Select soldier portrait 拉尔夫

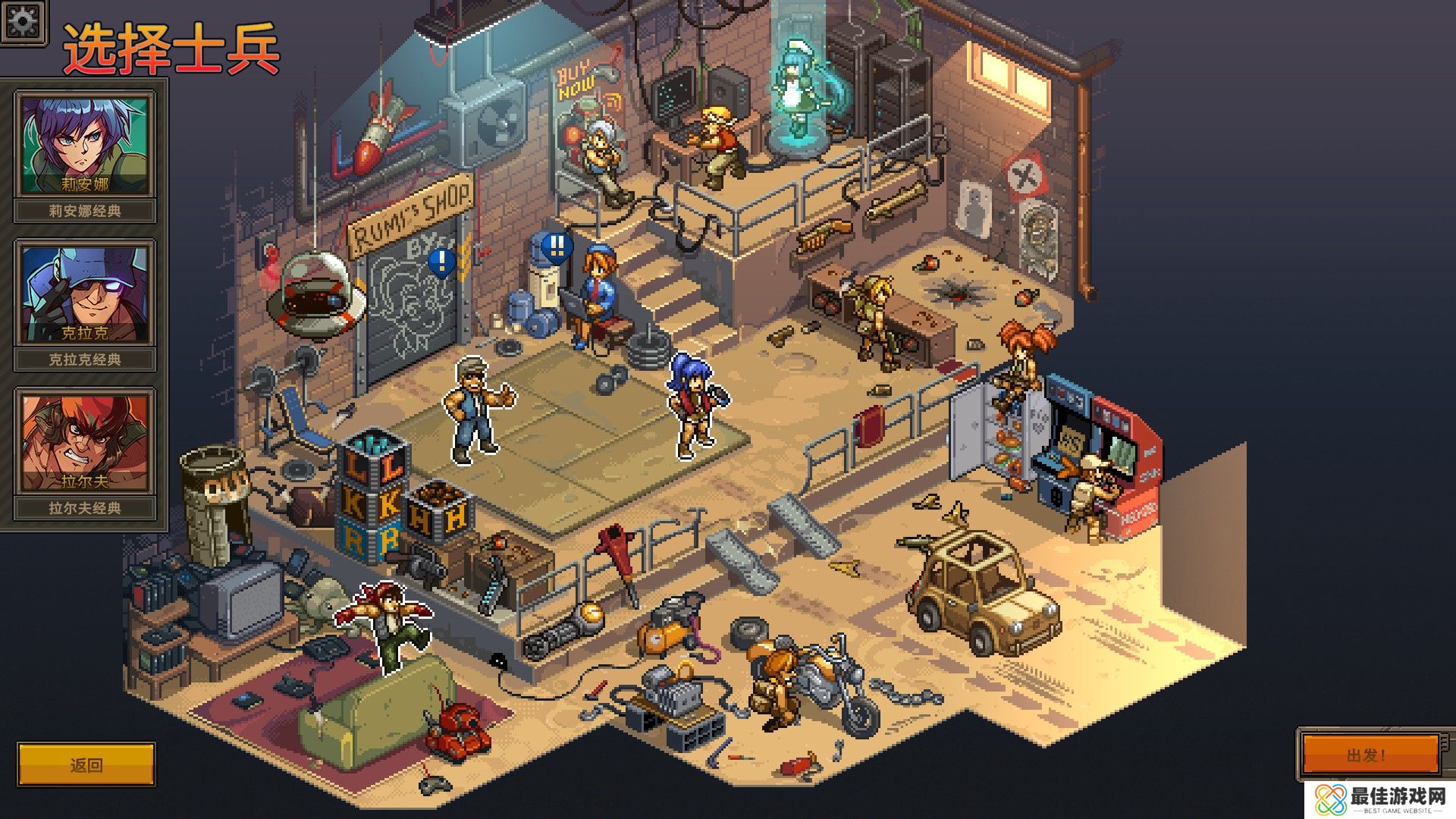tap(85, 441)
